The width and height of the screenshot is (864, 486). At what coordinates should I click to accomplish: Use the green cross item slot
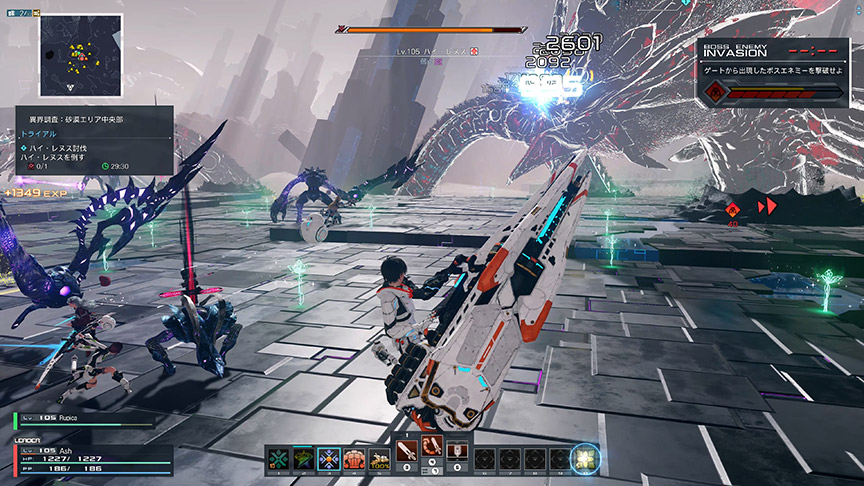[x=276, y=459]
